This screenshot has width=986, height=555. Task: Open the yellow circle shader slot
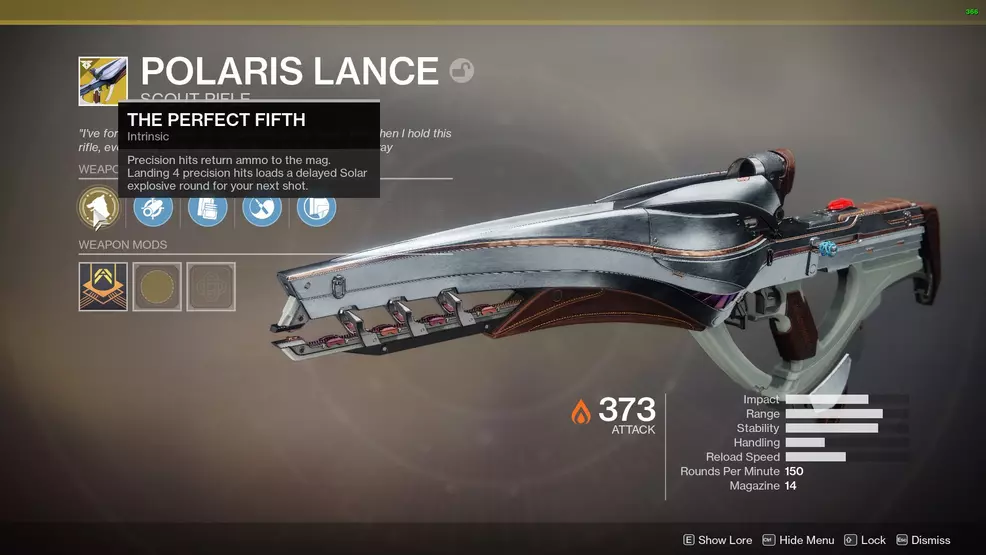point(157,287)
